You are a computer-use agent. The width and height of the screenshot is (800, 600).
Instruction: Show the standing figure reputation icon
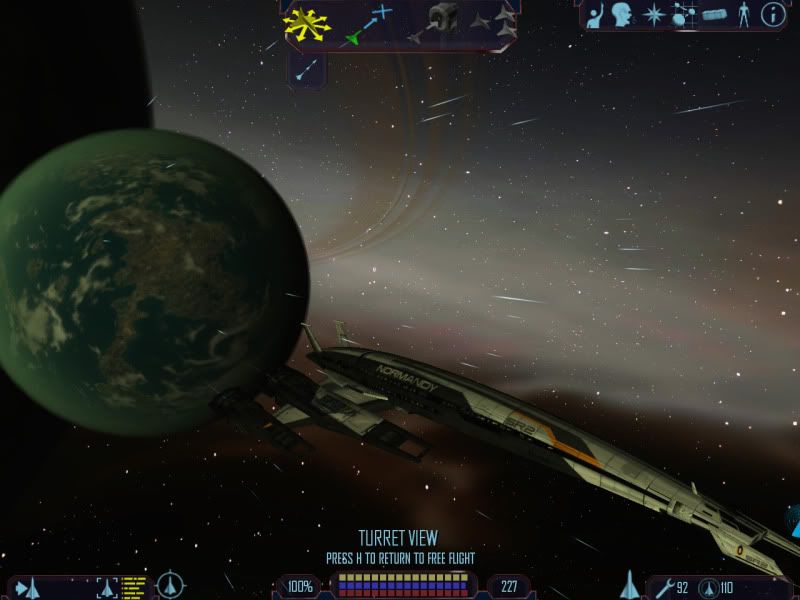pyautogui.click(x=742, y=14)
